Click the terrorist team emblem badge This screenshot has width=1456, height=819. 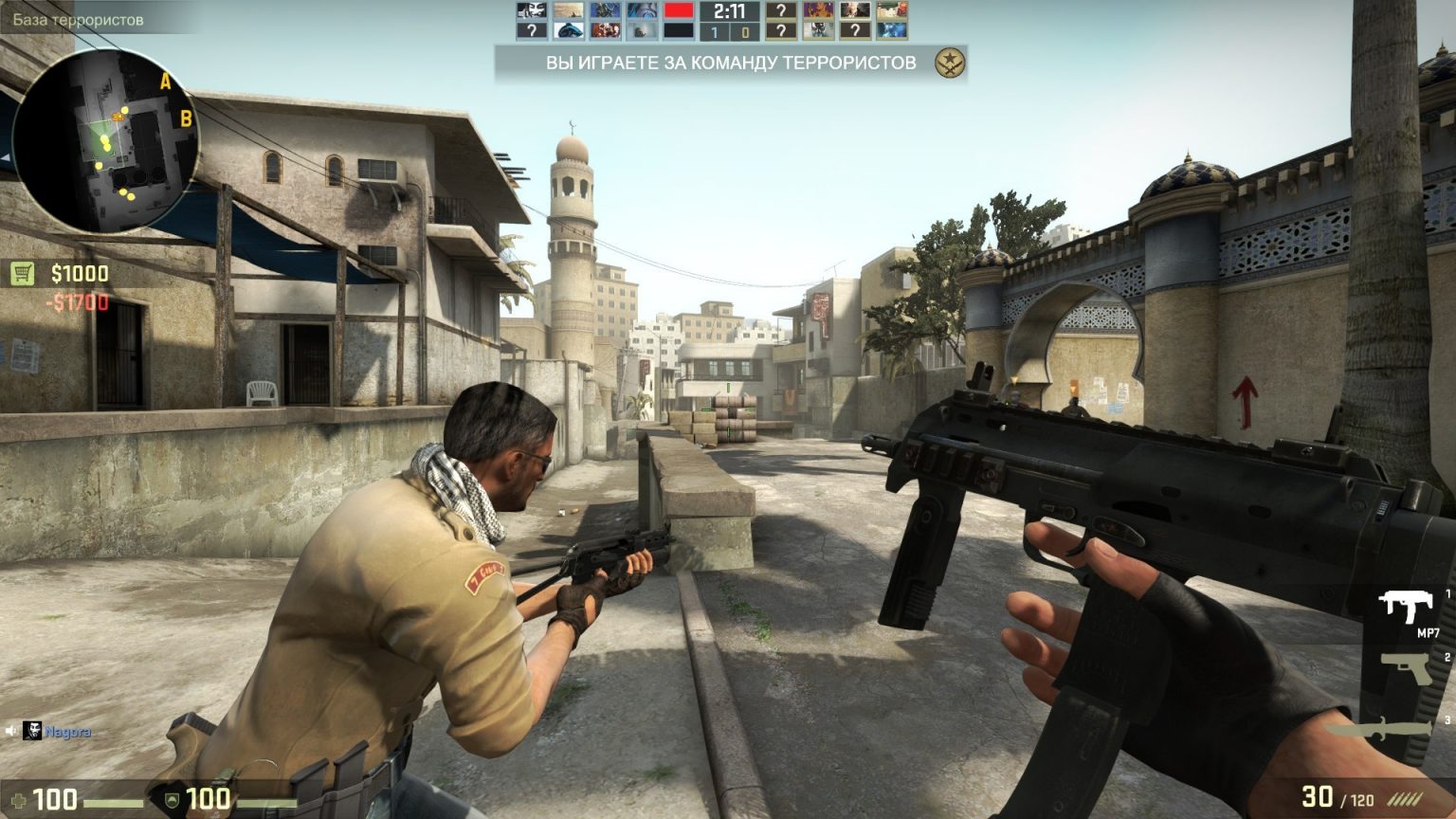948,64
